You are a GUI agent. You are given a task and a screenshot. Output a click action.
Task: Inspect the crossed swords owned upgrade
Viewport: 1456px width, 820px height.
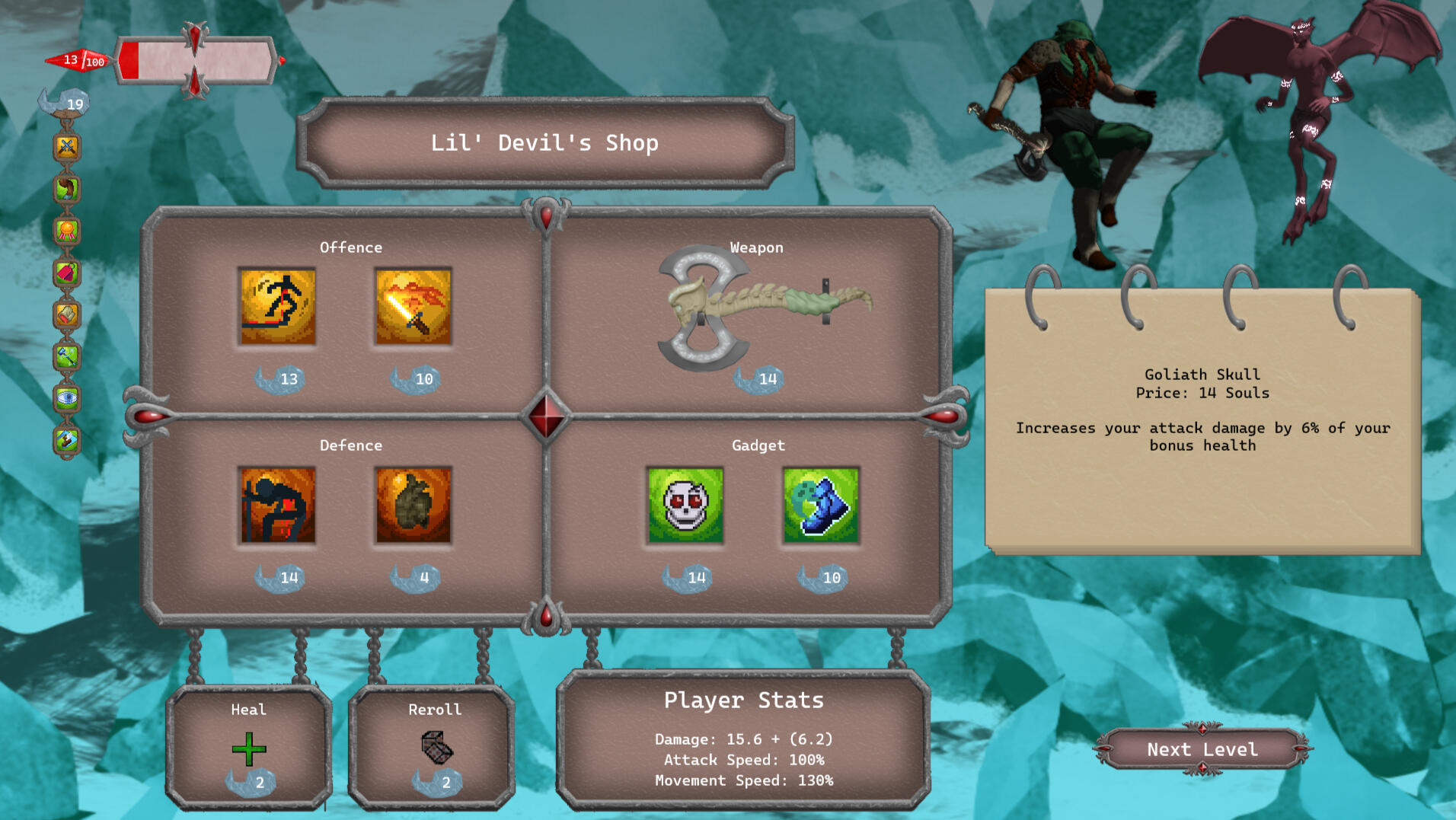[x=67, y=147]
